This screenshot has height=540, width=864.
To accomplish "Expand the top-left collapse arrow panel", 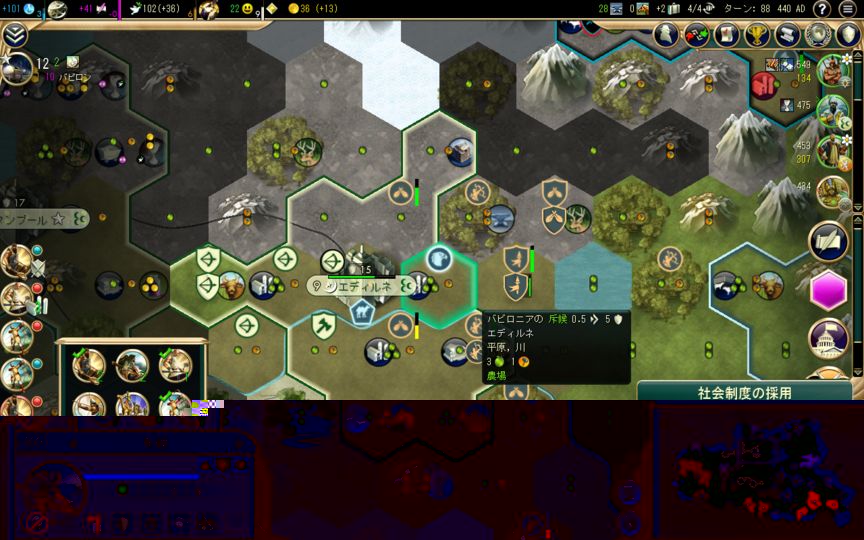I will pyautogui.click(x=14, y=35).
